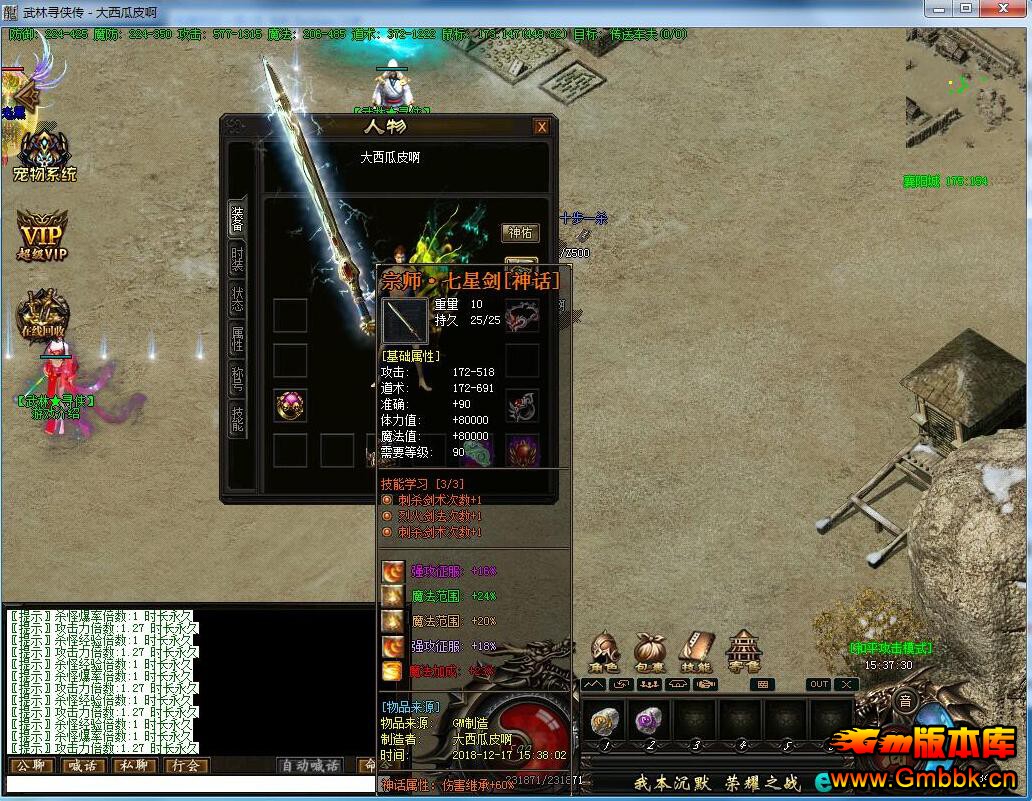Viewport: 1032px width, 801px height.
Task: Open the 包裹 bag icon
Action: pos(650,652)
